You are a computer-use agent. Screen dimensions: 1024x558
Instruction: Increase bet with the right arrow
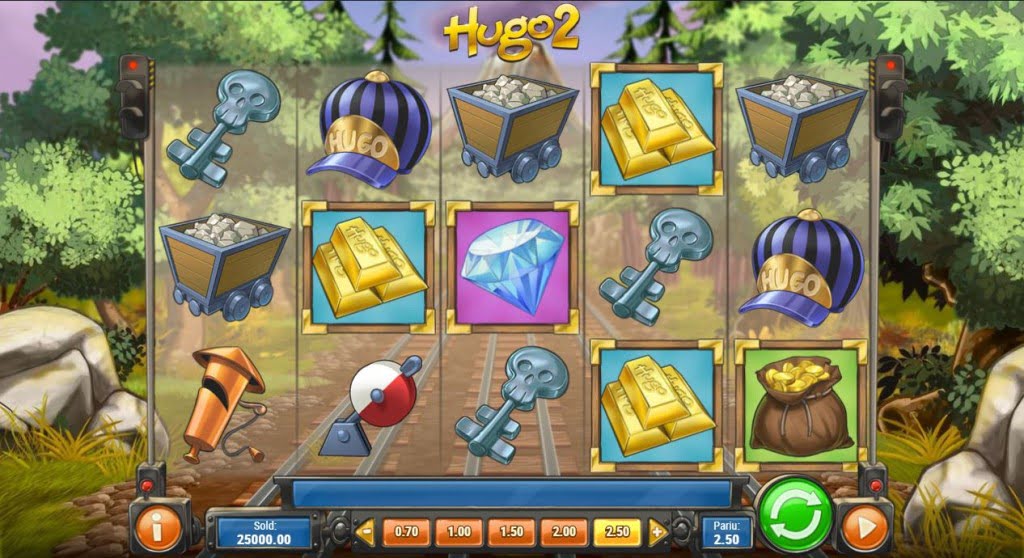(658, 531)
